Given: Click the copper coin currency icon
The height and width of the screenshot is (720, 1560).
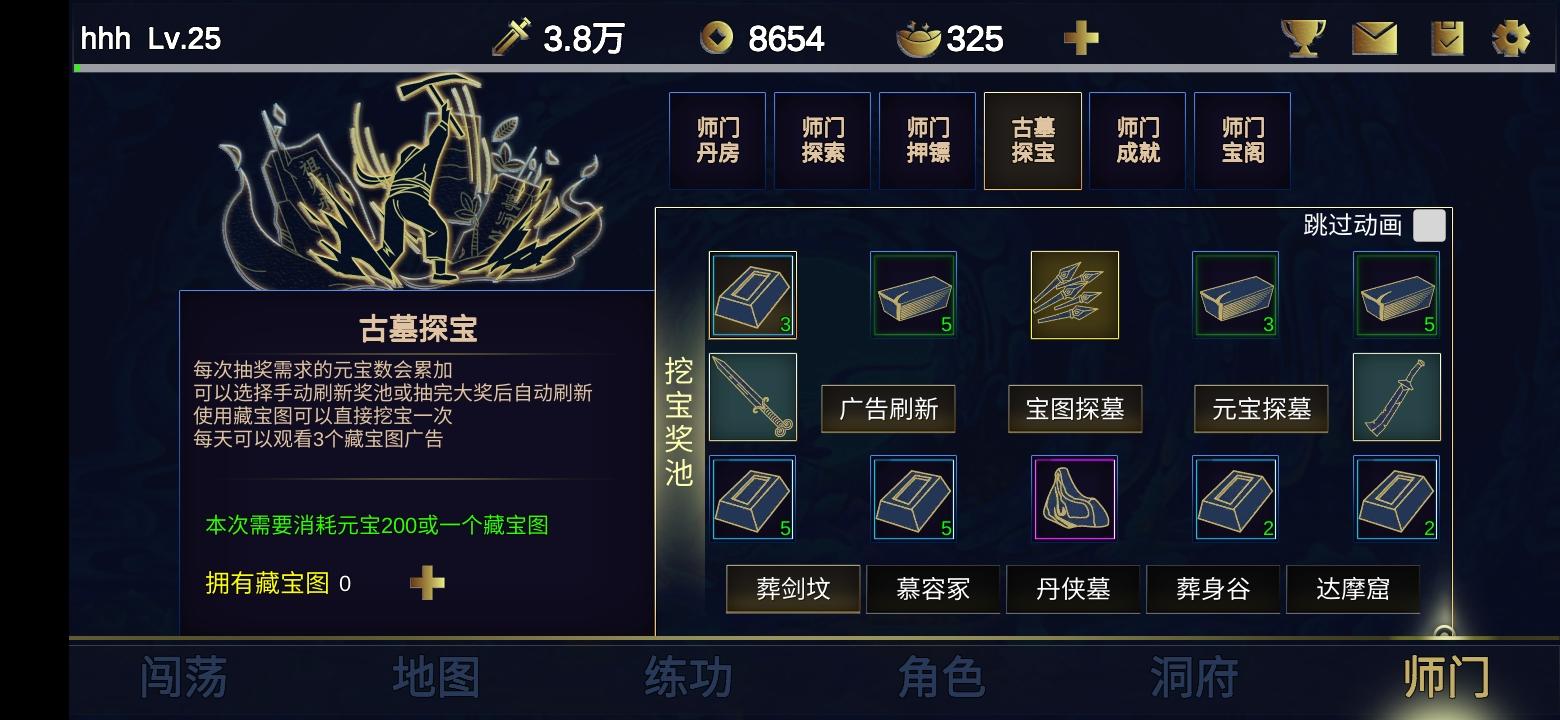Looking at the screenshot, I should click(x=718, y=38).
